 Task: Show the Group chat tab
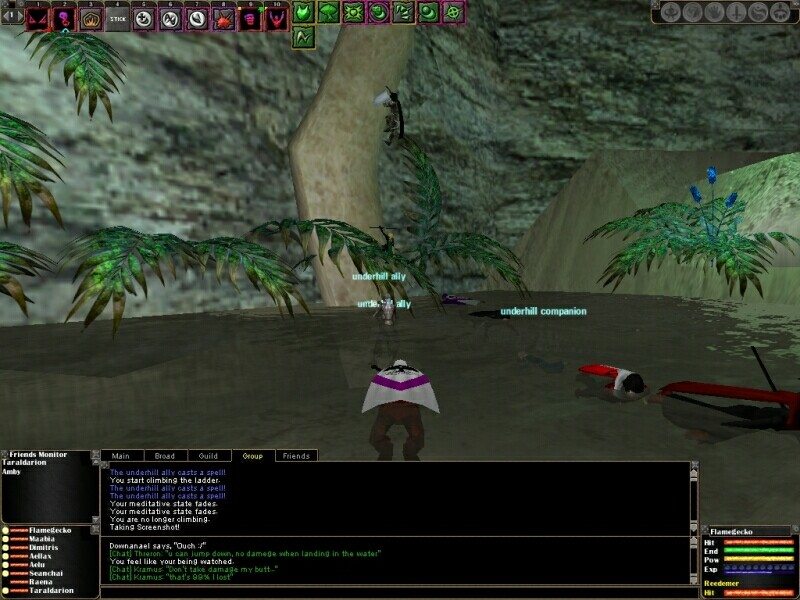253,456
